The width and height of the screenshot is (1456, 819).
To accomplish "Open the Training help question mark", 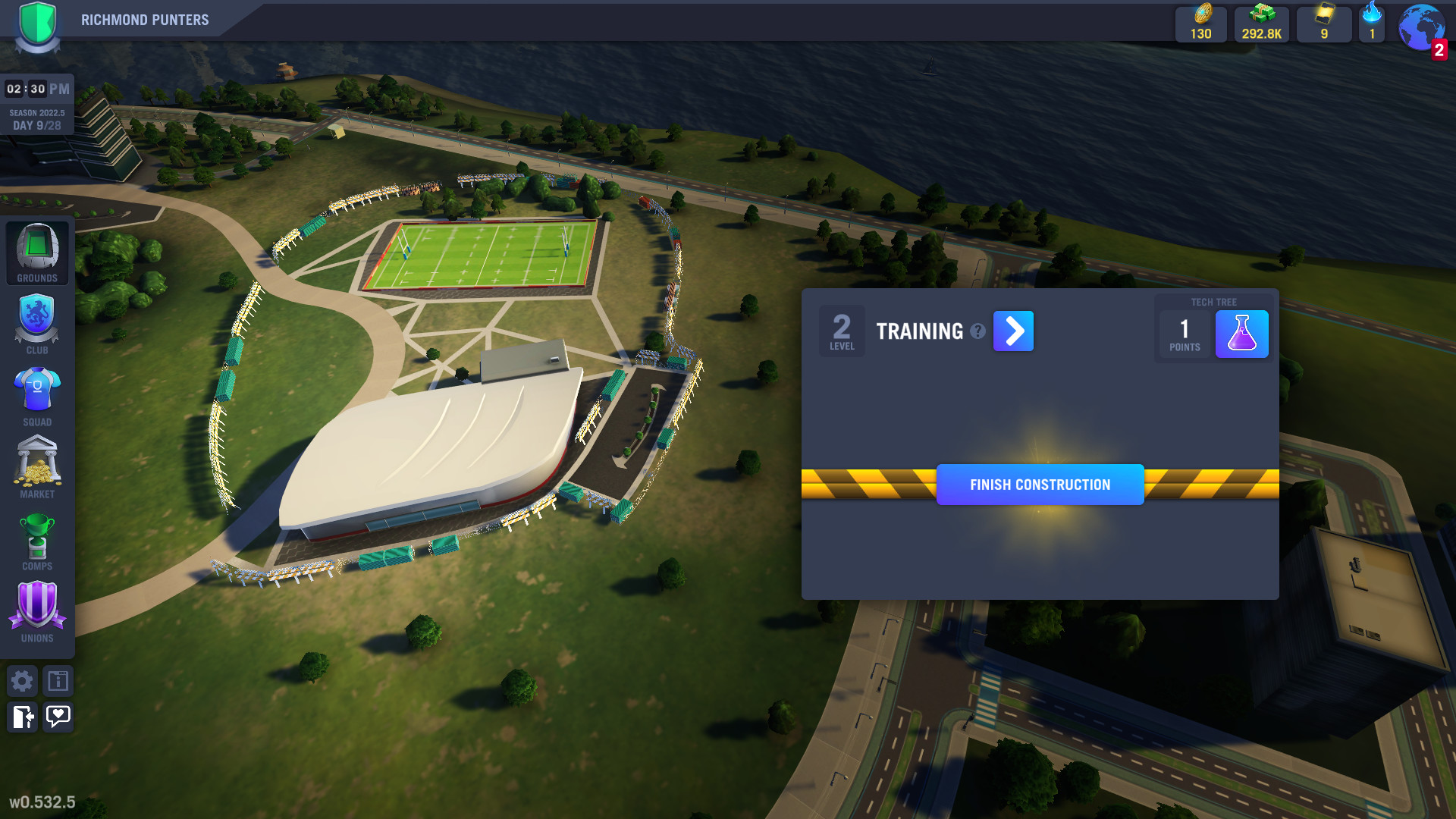I will click(x=978, y=331).
